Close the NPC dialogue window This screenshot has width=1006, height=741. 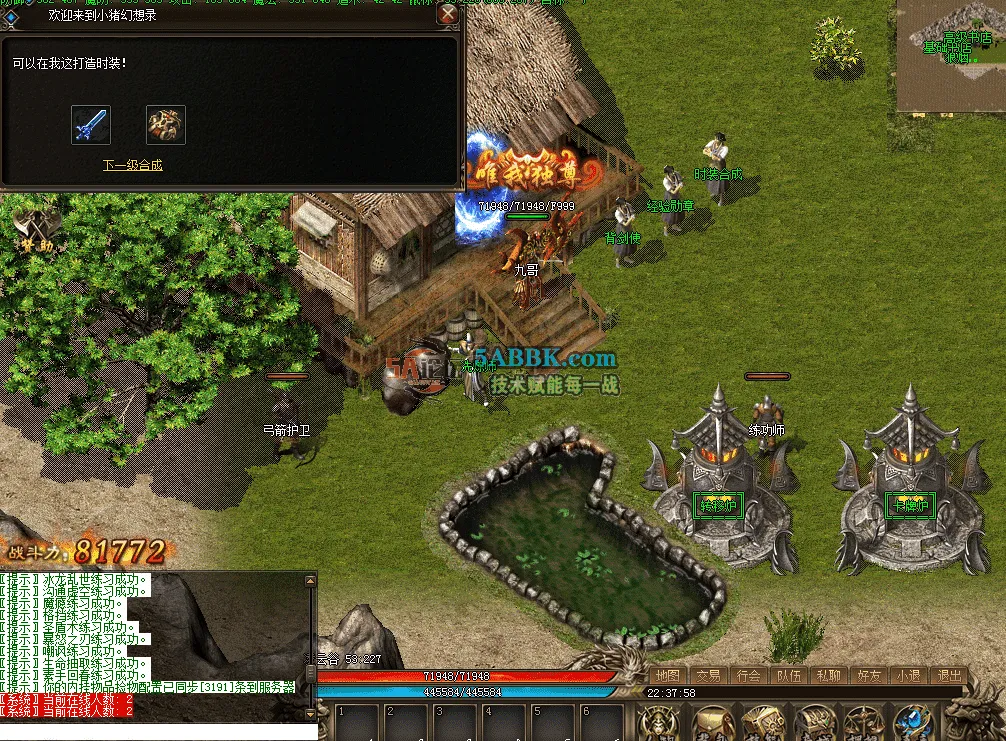[448, 14]
